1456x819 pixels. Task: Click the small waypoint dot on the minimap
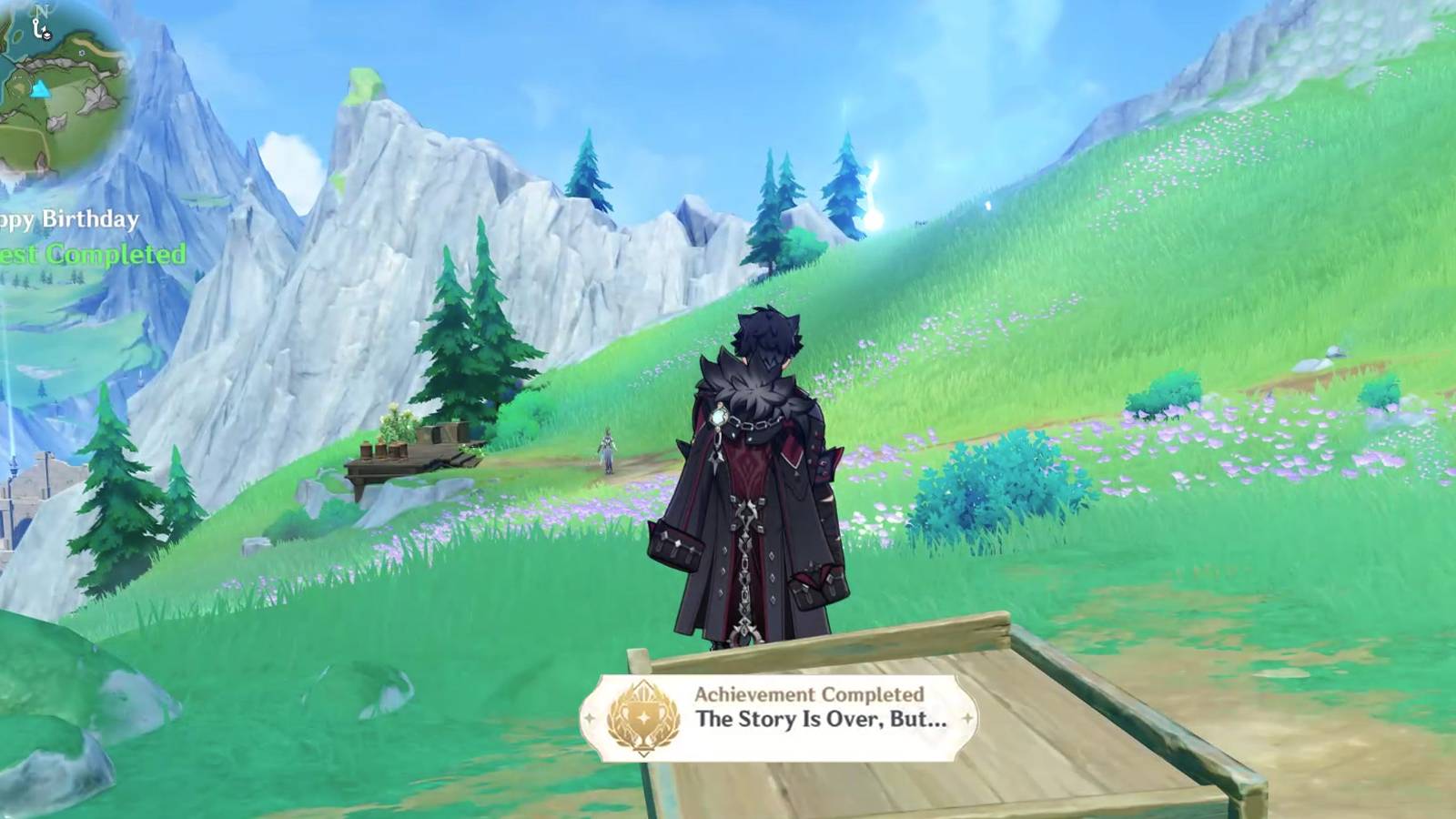tap(82, 53)
